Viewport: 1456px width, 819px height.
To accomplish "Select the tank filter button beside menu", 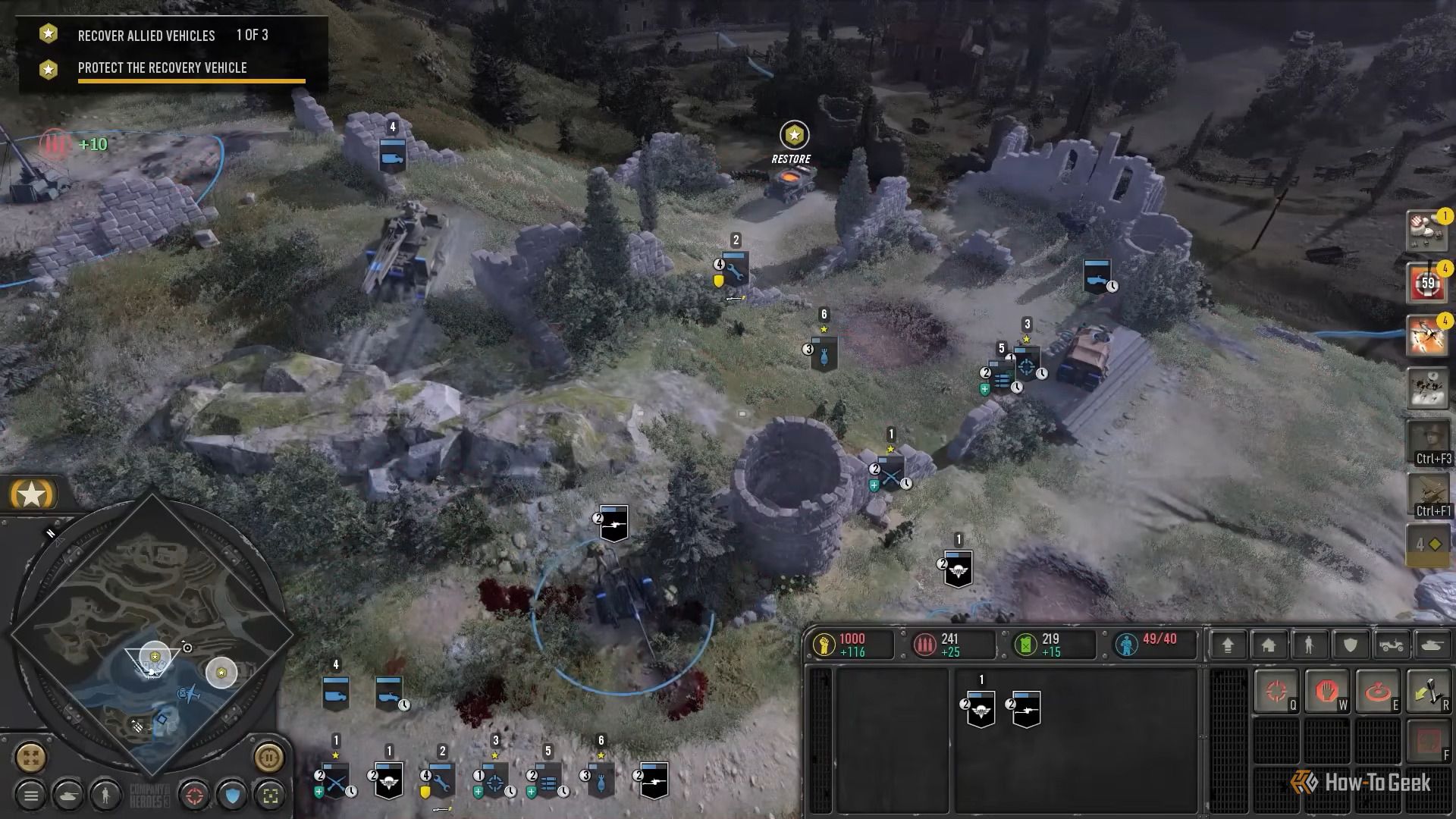I will (x=68, y=795).
